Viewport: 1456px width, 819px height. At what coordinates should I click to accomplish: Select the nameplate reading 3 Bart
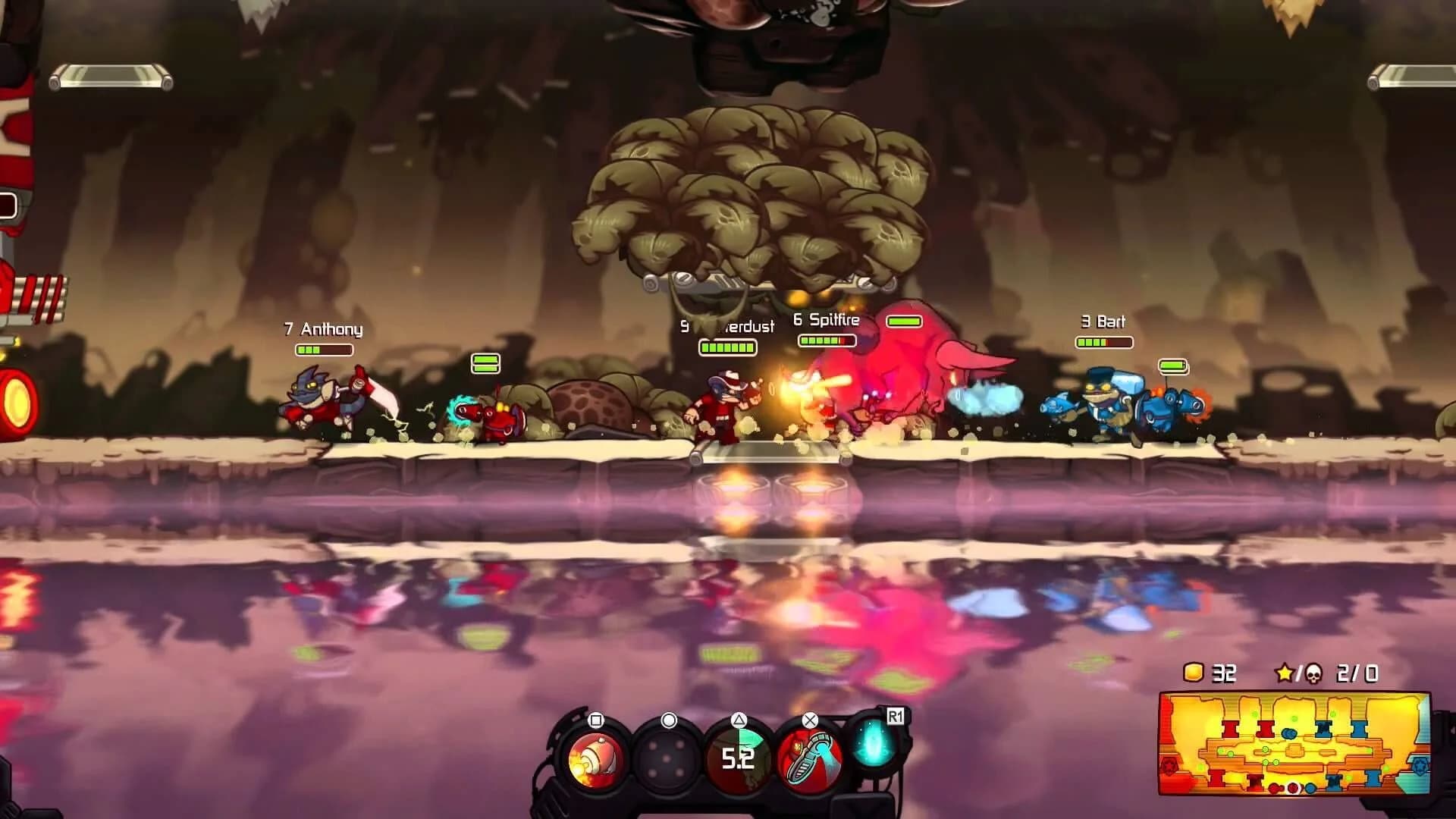[1104, 321]
